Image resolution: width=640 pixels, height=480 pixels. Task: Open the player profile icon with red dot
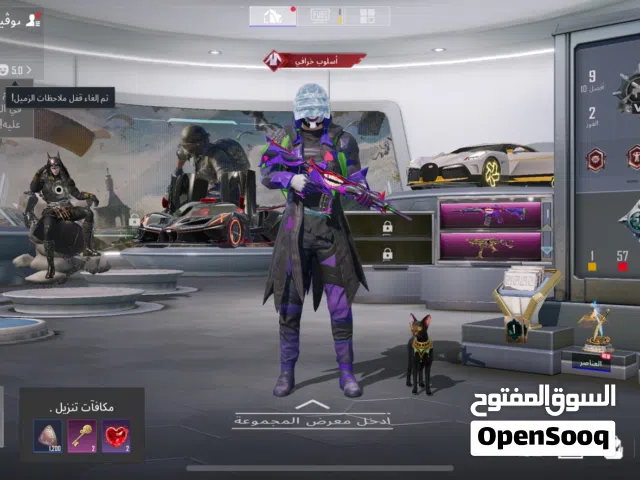click(x=33, y=19)
